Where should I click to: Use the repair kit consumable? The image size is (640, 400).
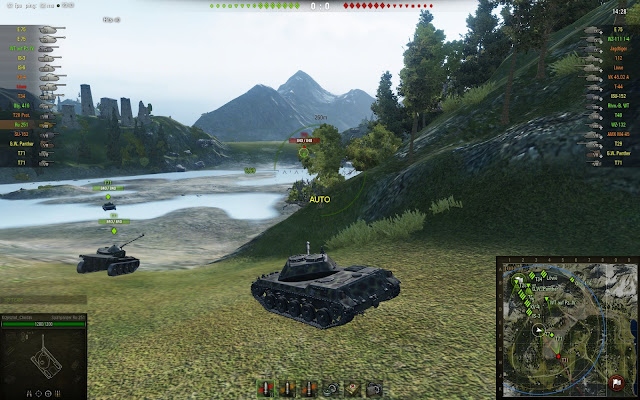coord(331,388)
